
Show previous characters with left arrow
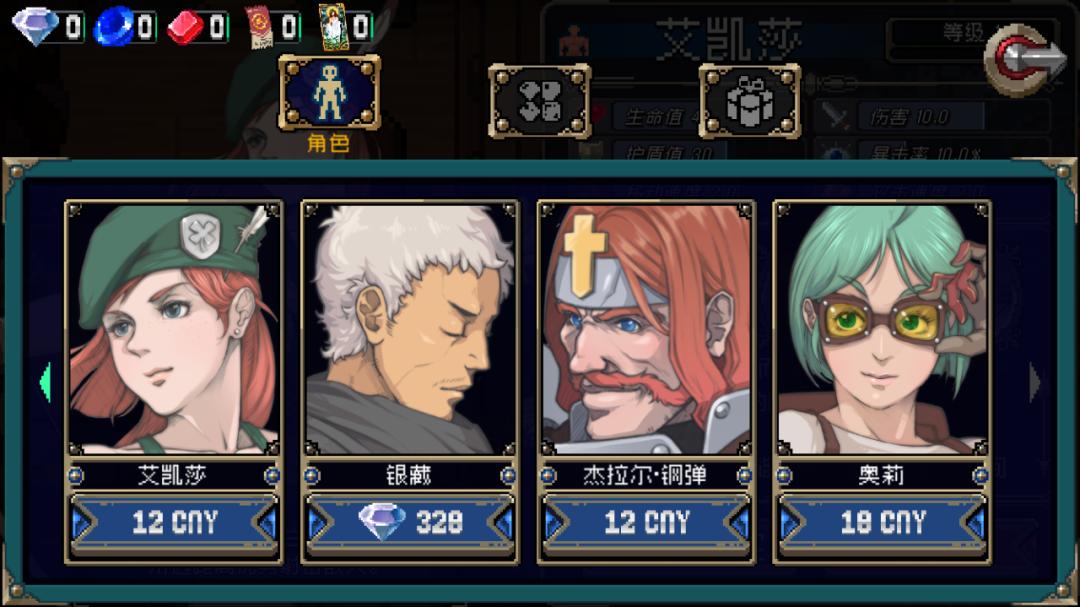coord(45,382)
